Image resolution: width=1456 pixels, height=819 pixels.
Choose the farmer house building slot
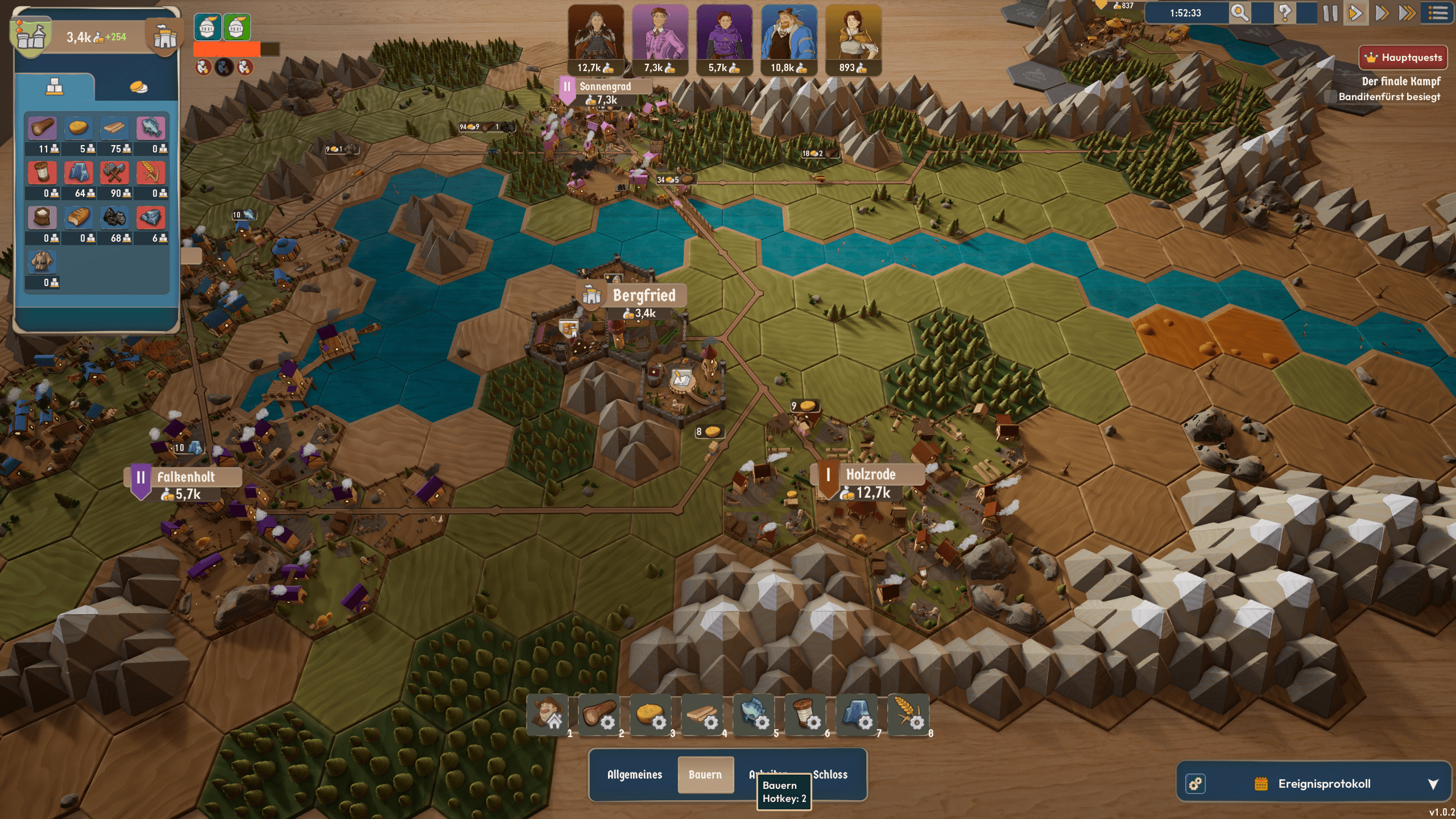548,715
